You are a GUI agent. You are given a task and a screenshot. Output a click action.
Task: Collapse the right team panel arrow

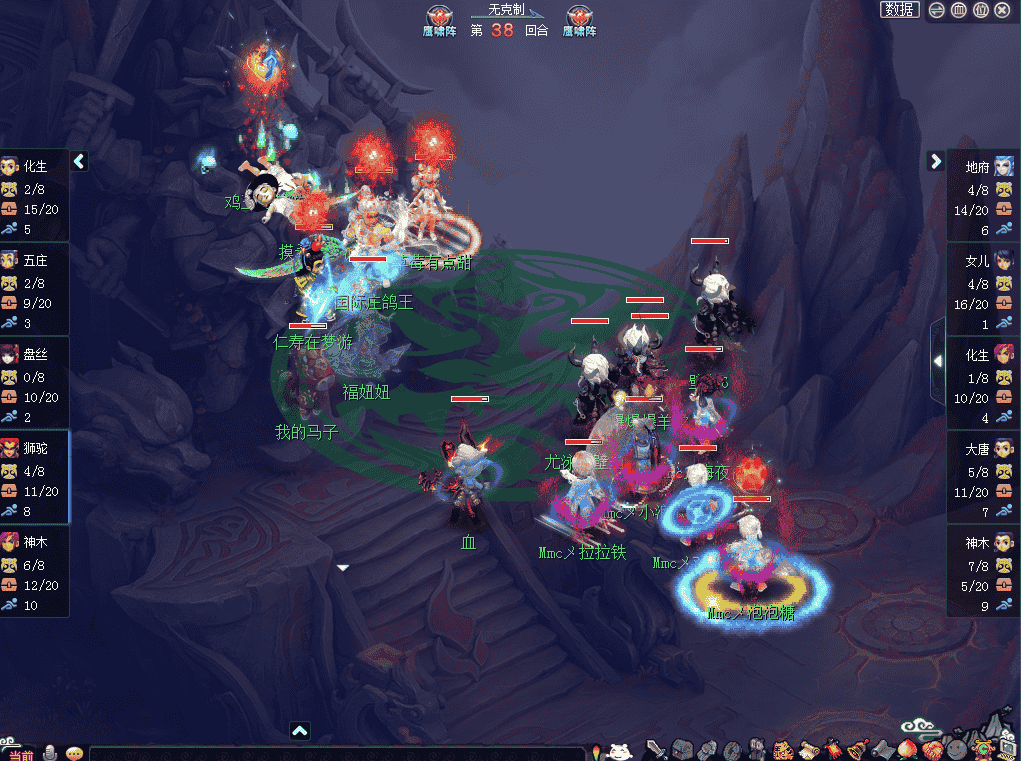(x=936, y=161)
